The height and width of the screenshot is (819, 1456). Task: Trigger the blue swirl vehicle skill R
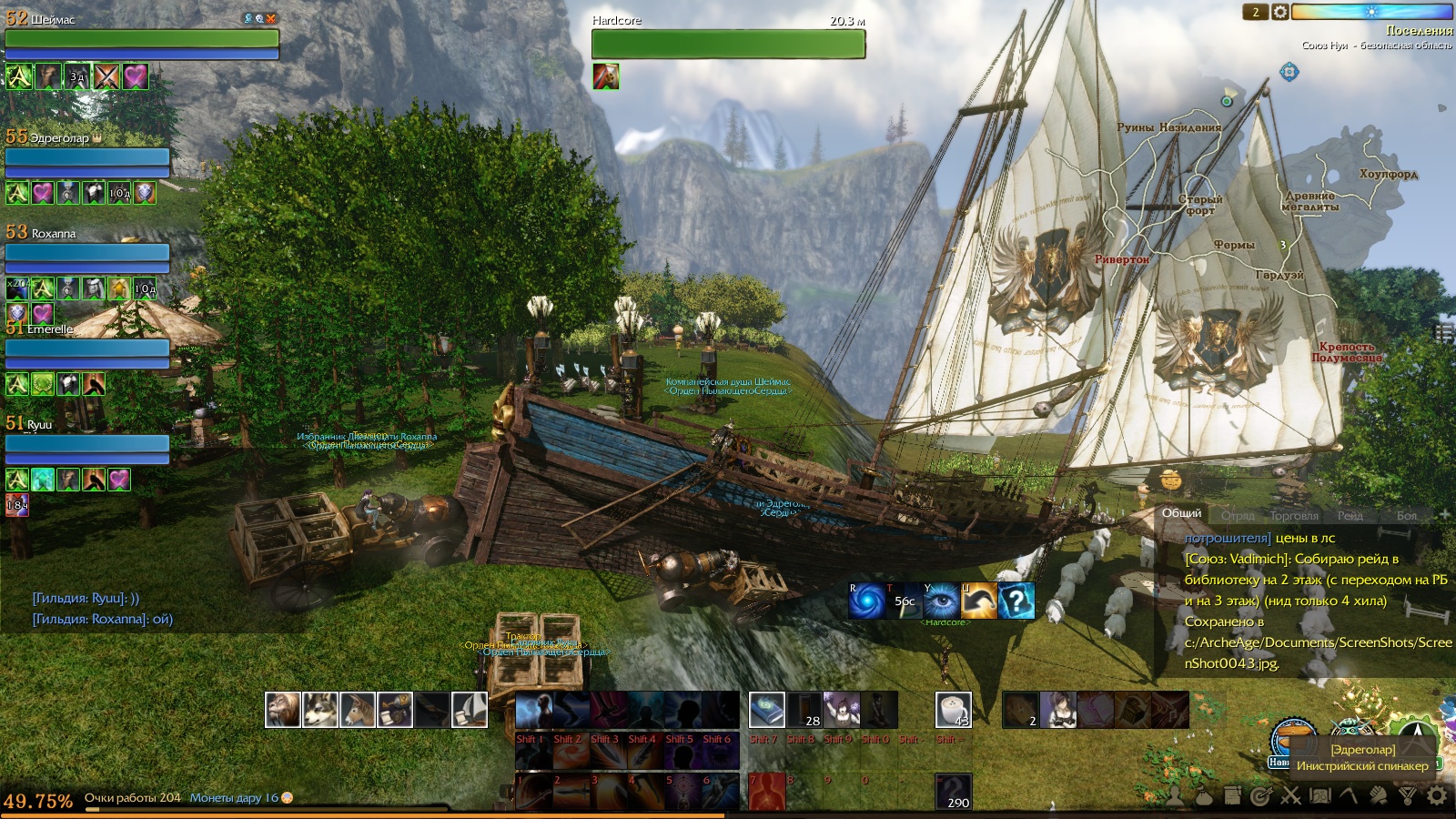point(866,602)
